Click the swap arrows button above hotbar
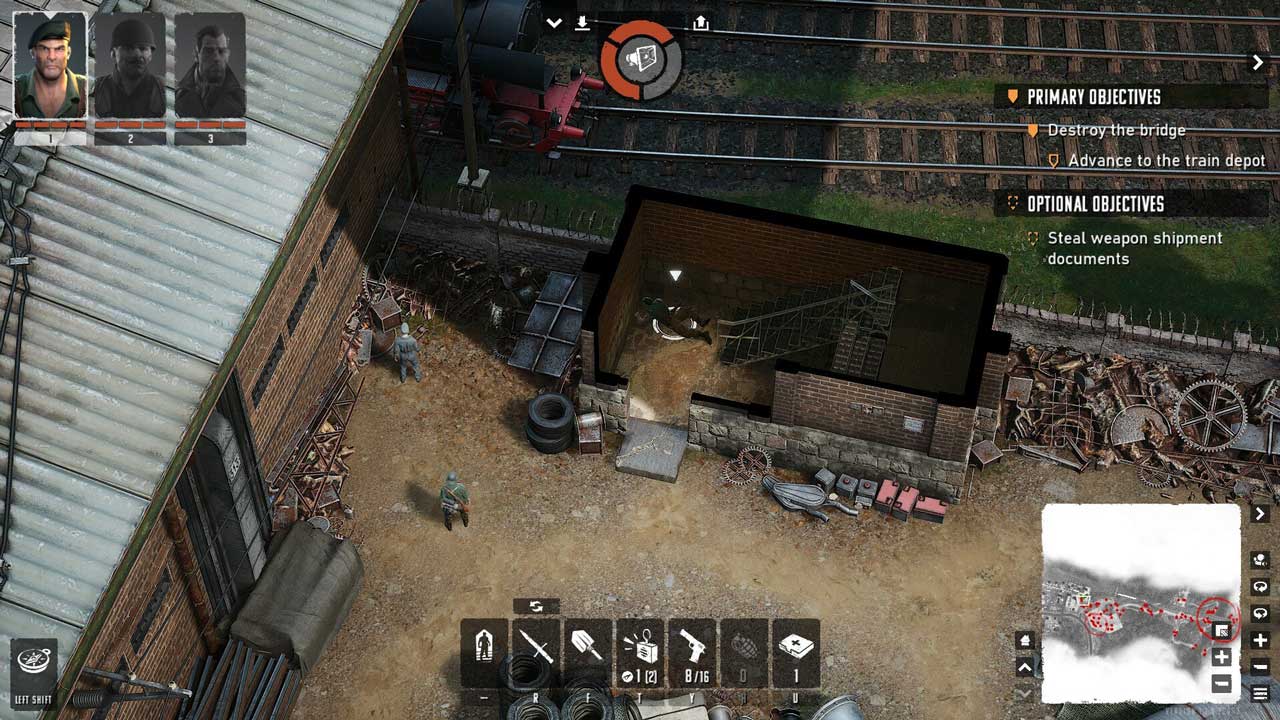The image size is (1280, 720). click(536, 606)
